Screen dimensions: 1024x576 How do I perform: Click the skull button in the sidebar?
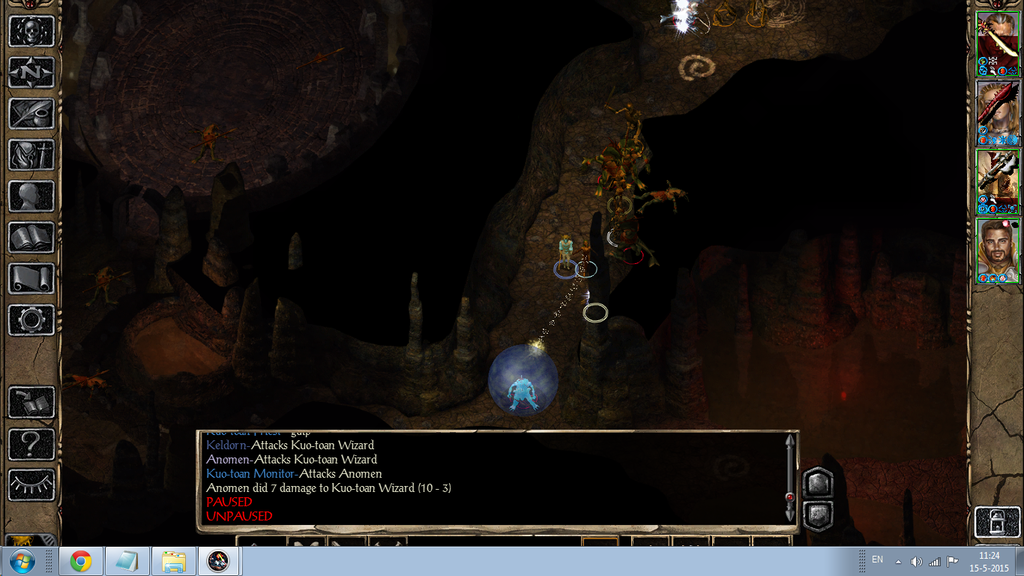[31, 31]
